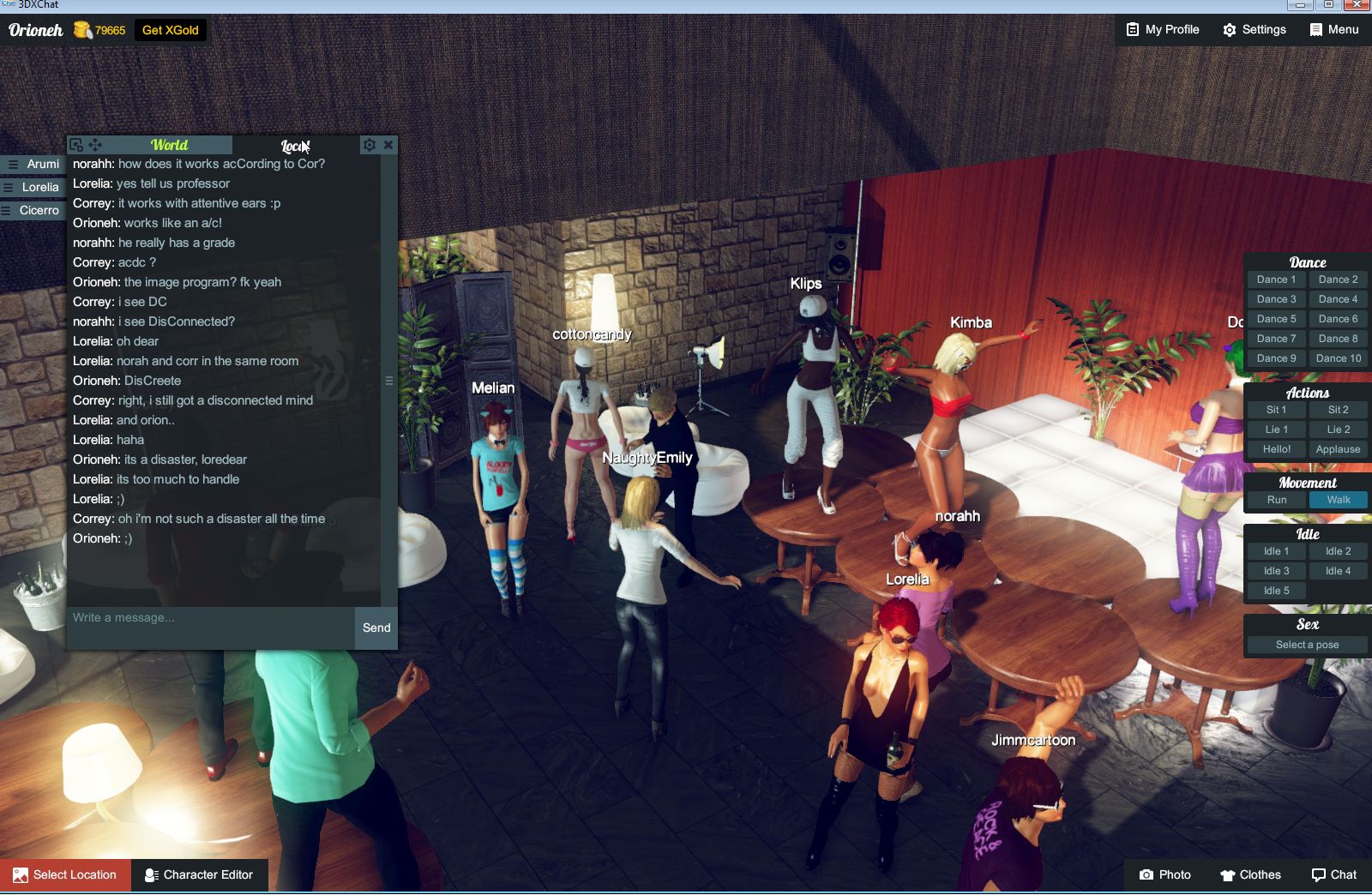Select the World chat tab
This screenshot has width=1372, height=895.
pos(170,145)
